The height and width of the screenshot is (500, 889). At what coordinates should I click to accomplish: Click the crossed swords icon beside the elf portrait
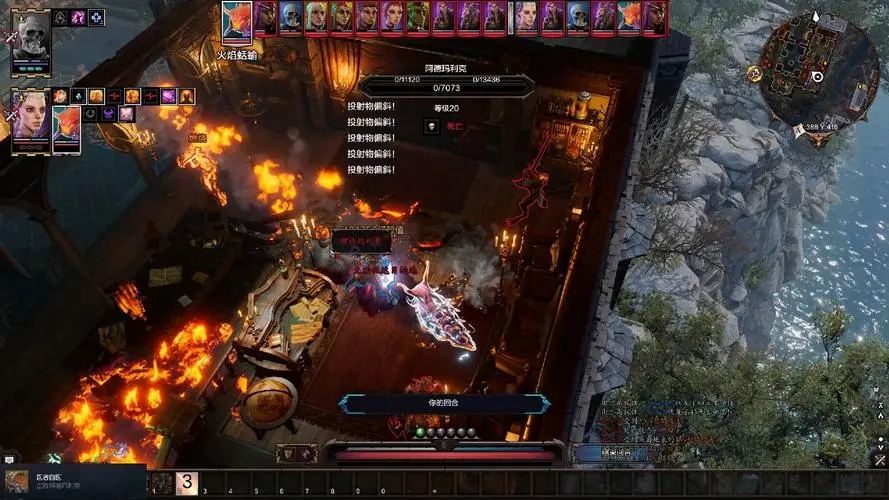[x=12, y=115]
